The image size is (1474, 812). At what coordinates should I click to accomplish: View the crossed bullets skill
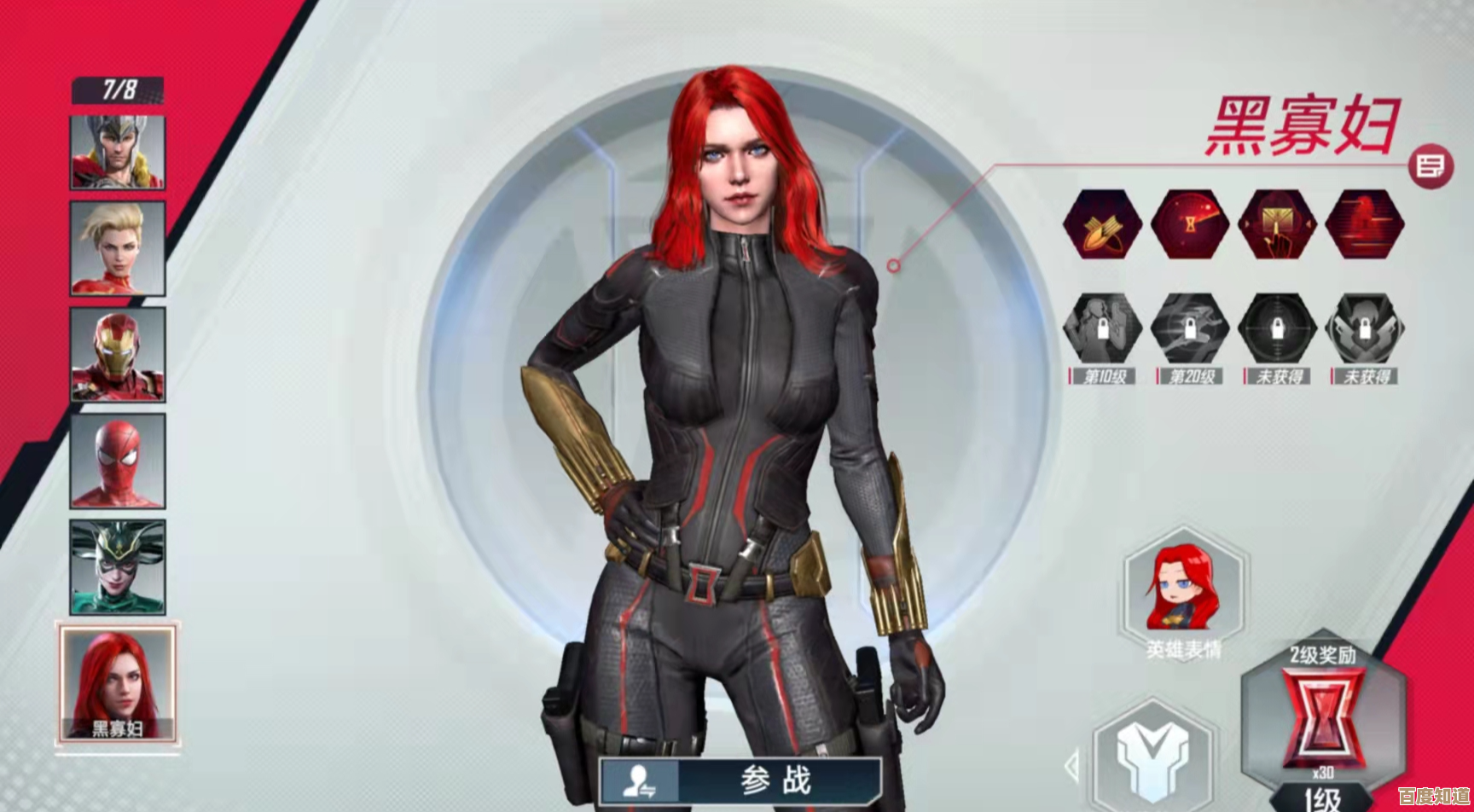1102,224
